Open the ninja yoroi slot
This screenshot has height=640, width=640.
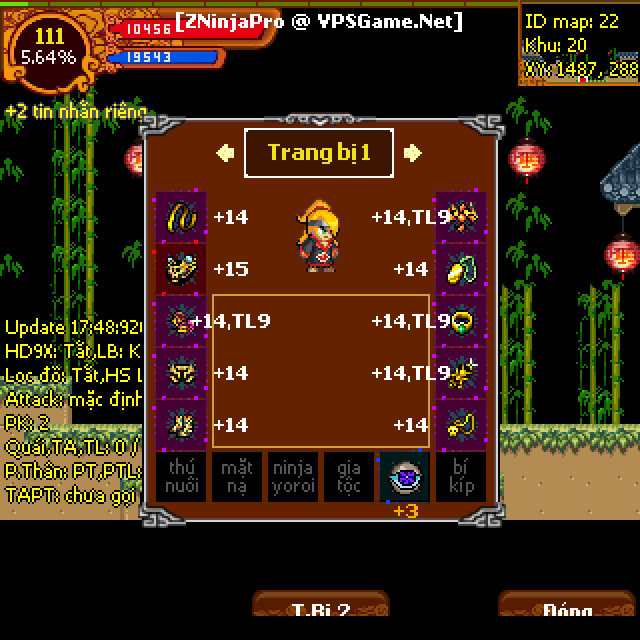click(x=292, y=477)
